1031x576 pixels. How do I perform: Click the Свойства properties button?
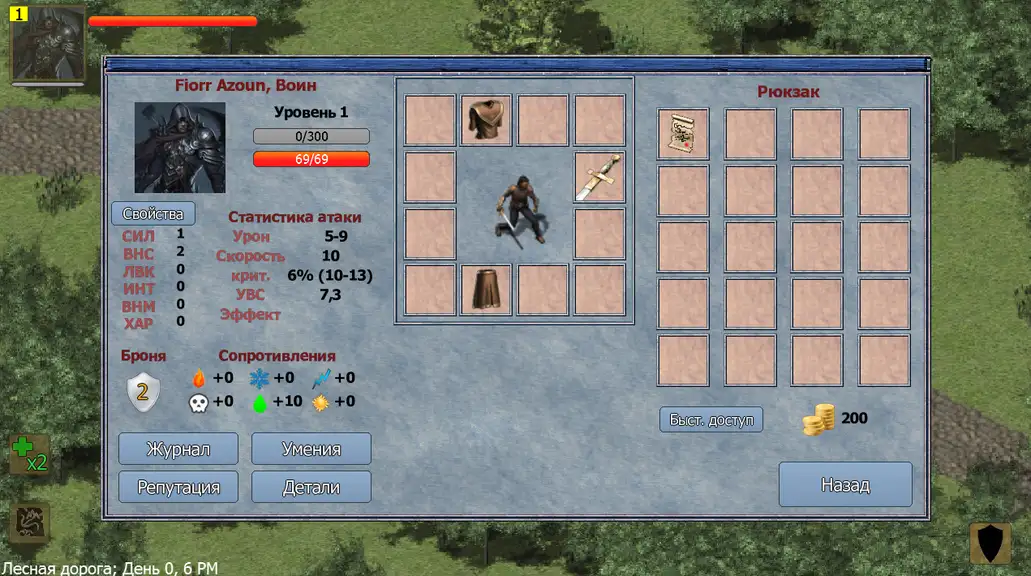pyautogui.click(x=153, y=214)
